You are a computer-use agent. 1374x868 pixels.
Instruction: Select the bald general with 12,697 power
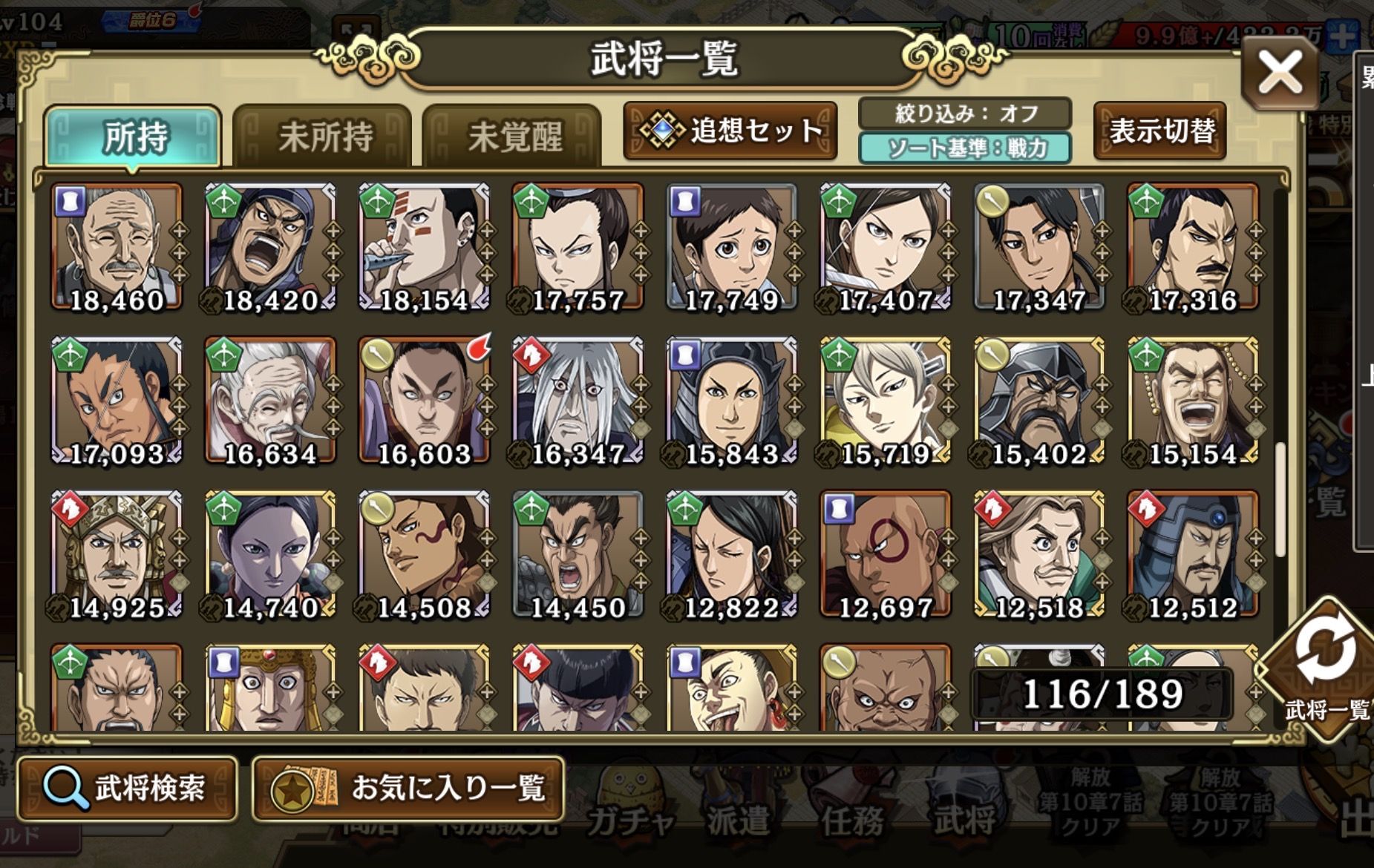(x=886, y=554)
